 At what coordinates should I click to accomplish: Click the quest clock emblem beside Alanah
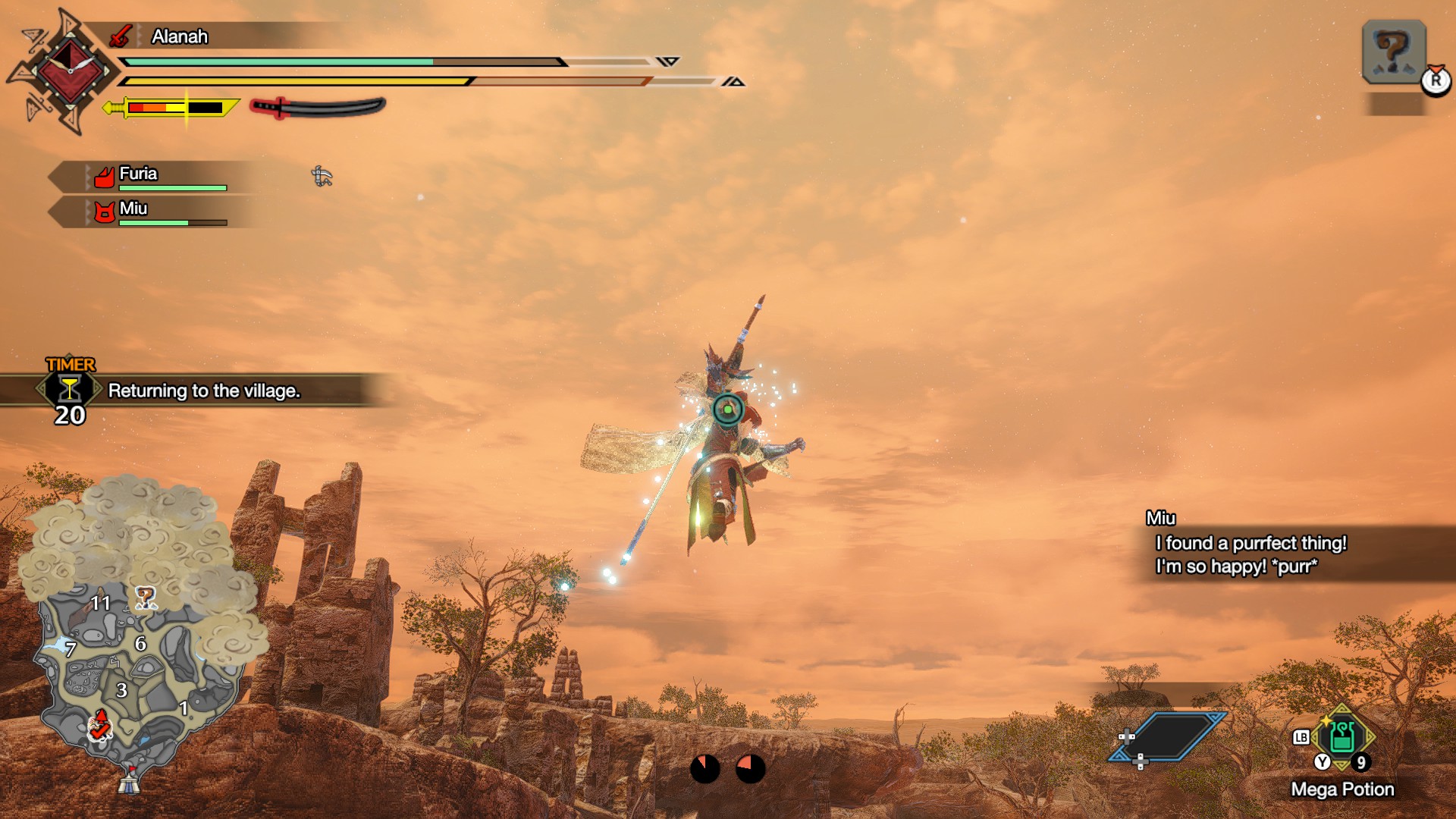pos(70,71)
